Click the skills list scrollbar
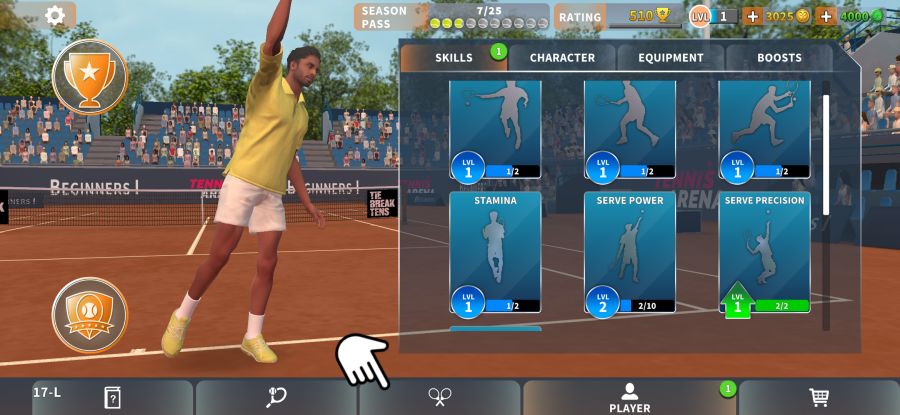 (826, 155)
